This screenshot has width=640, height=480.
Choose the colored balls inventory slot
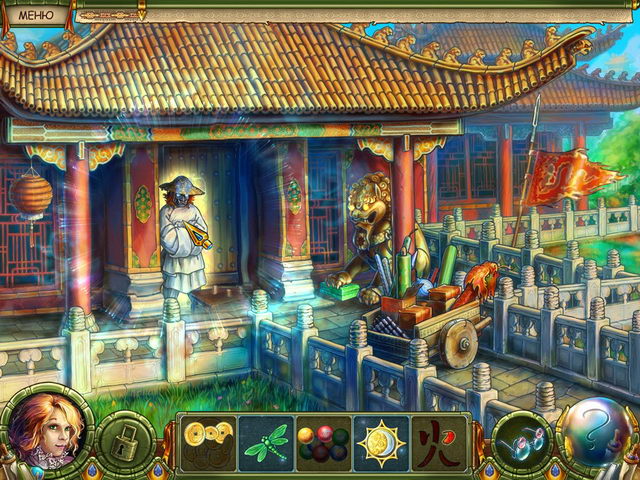pyautogui.click(x=323, y=441)
